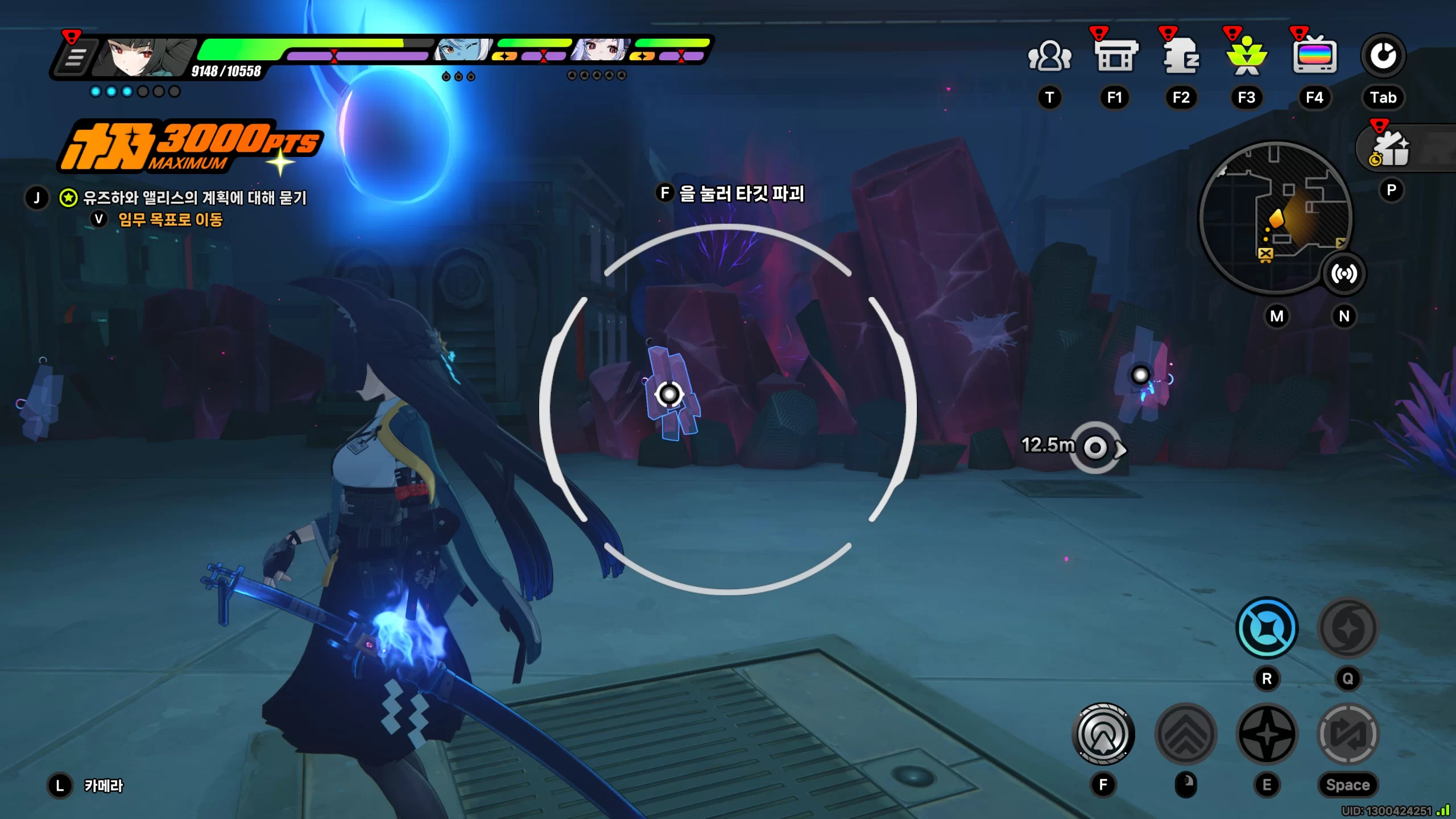Open the friends group icon

(1049, 56)
